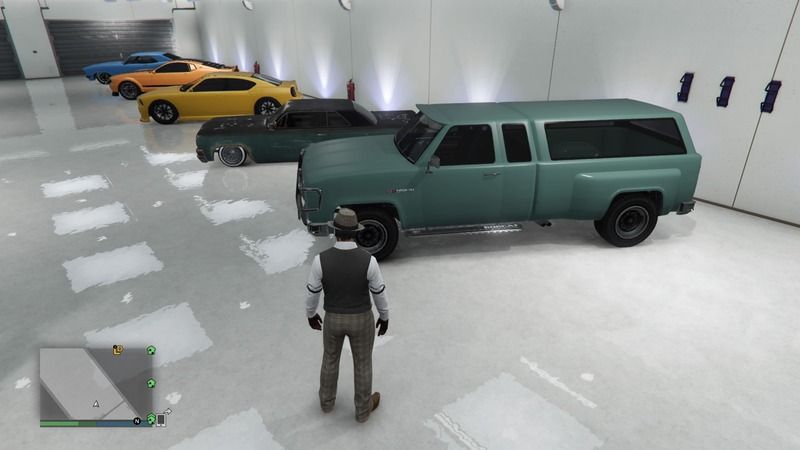Click the north N compass marker
The height and width of the screenshot is (450, 800).
(x=136, y=421)
